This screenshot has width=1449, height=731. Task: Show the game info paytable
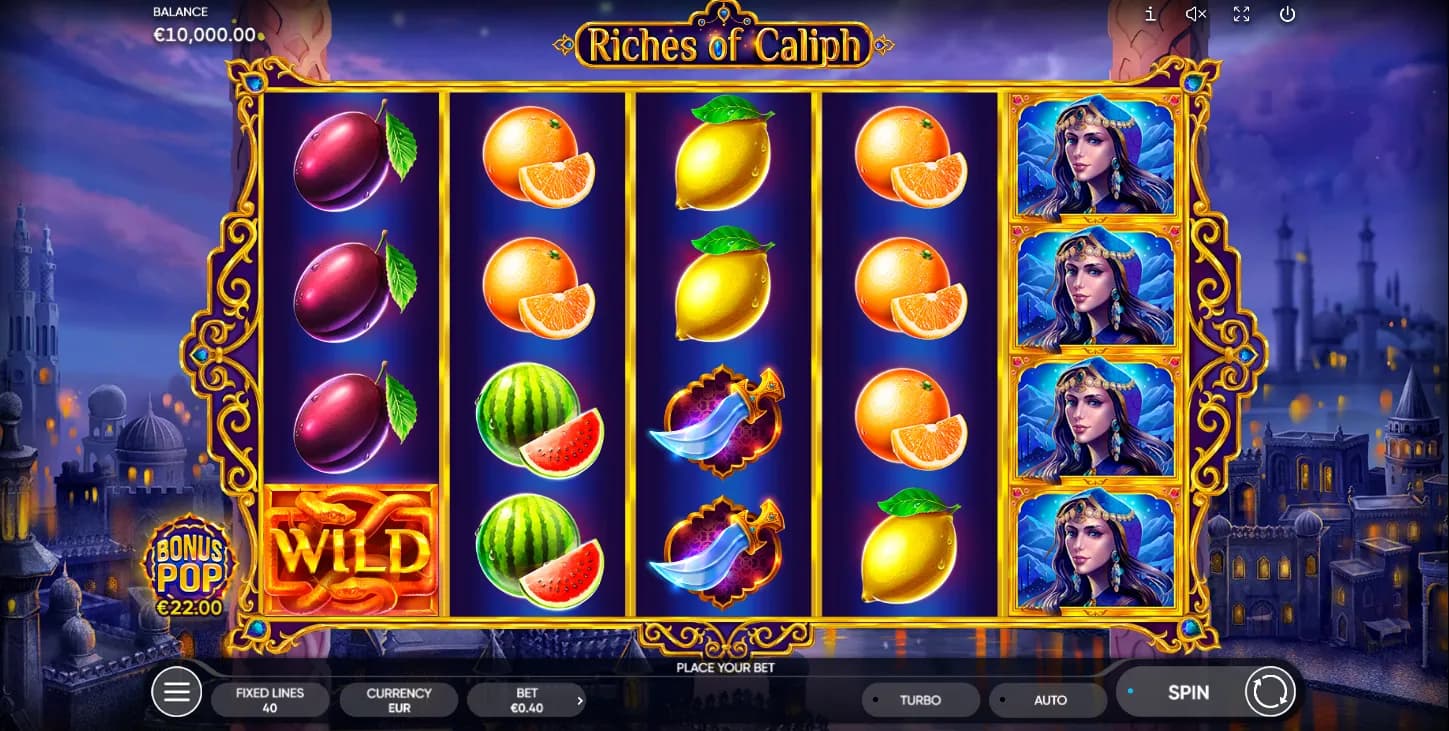(x=1151, y=14)
